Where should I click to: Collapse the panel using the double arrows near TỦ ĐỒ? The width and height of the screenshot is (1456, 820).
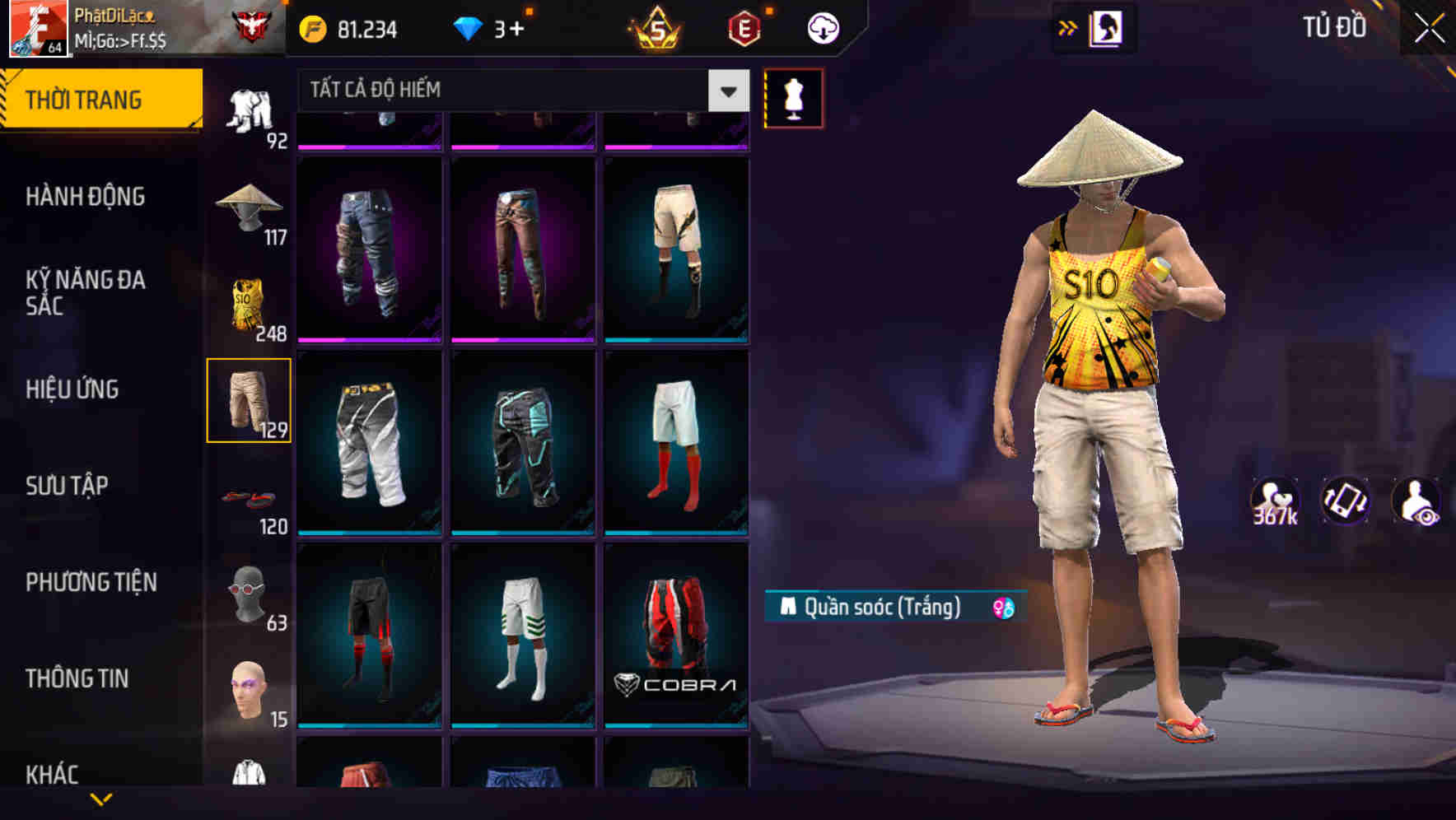(x=1068, y=27)
